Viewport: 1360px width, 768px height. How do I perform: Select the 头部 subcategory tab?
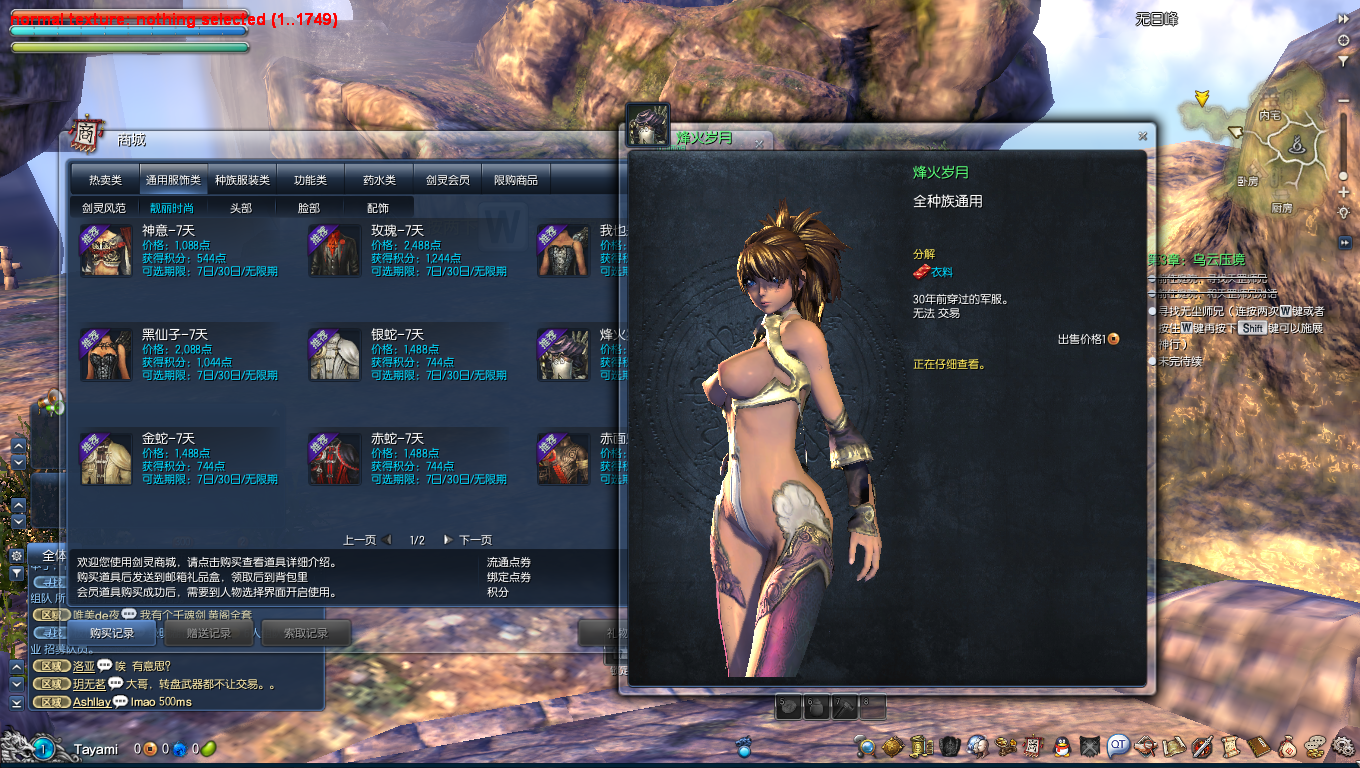[x=241, y=208]
